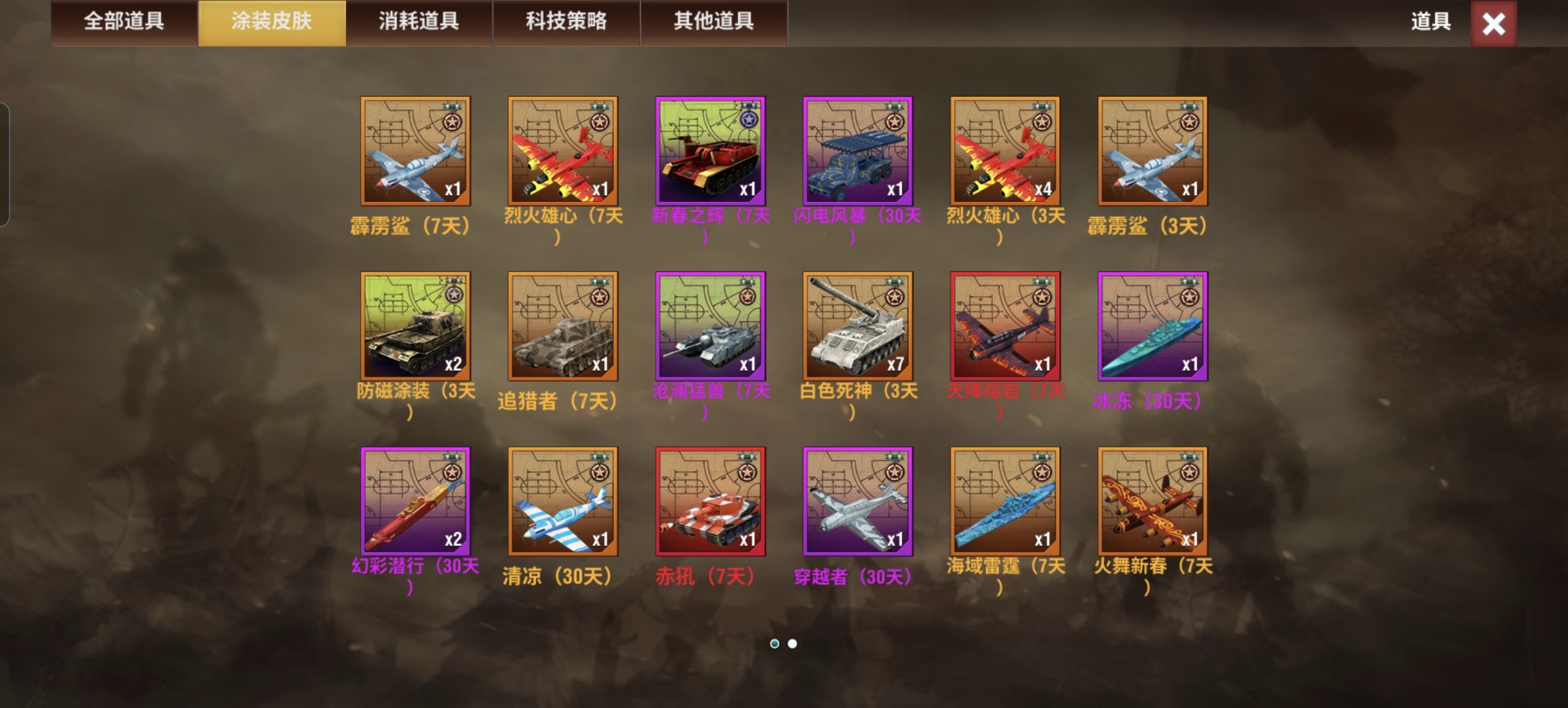Open the 科技策略 tab
1568x708 pixels.
(x=565, y=23)
